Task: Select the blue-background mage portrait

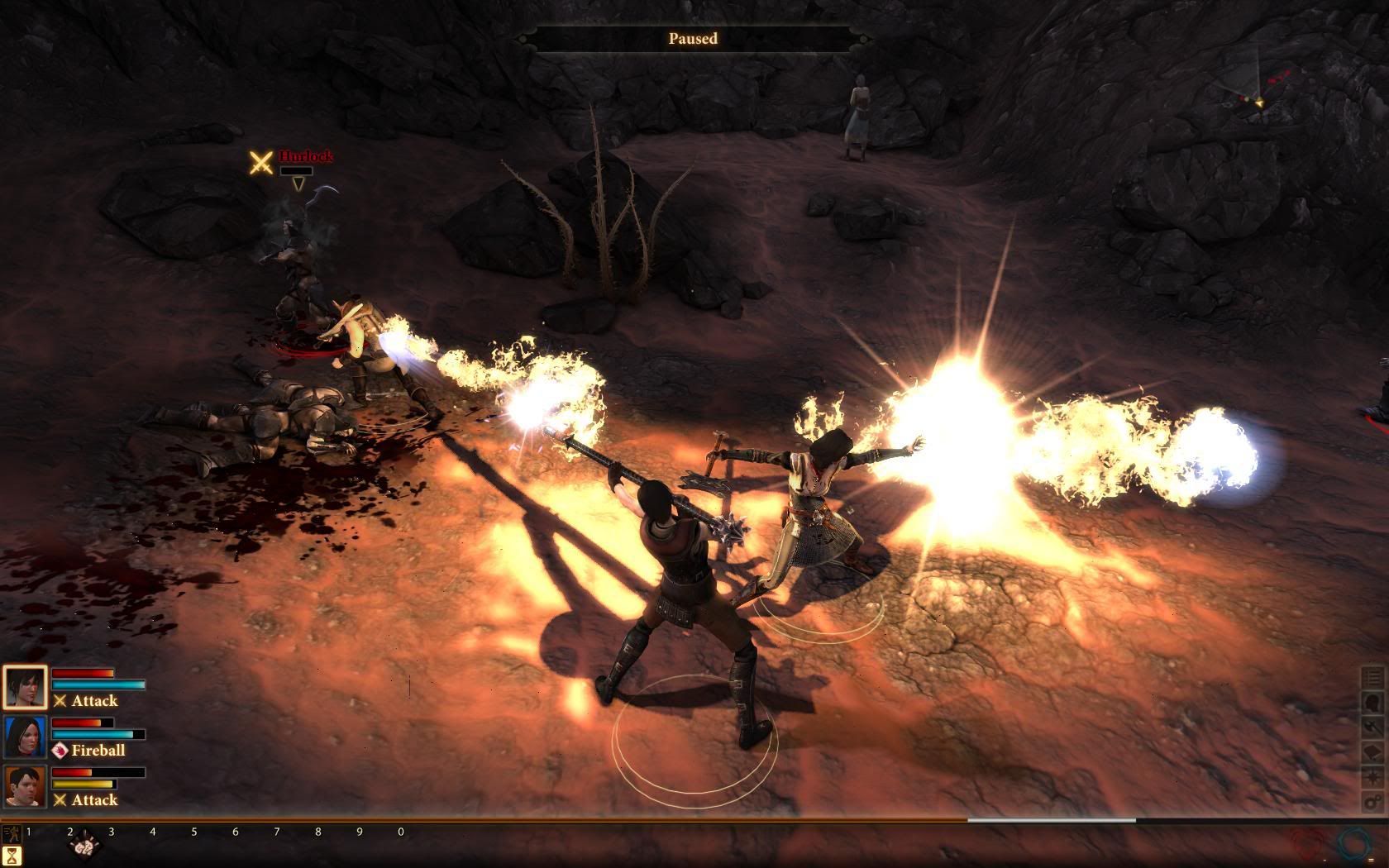Action: click(25, 737)
